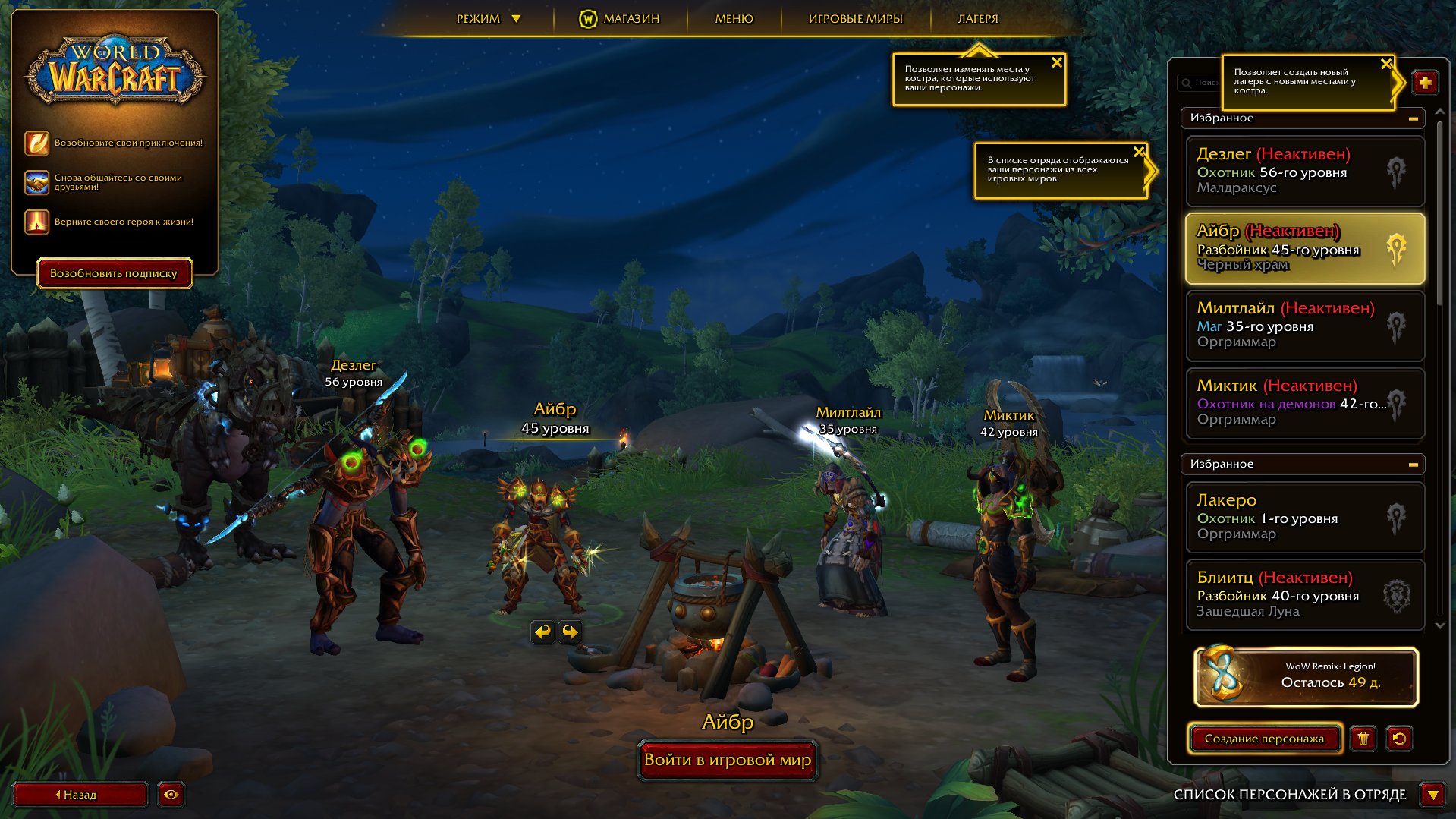Close the camp seats tooltip
1456x819 pixels.
(x=1056, y=63)
